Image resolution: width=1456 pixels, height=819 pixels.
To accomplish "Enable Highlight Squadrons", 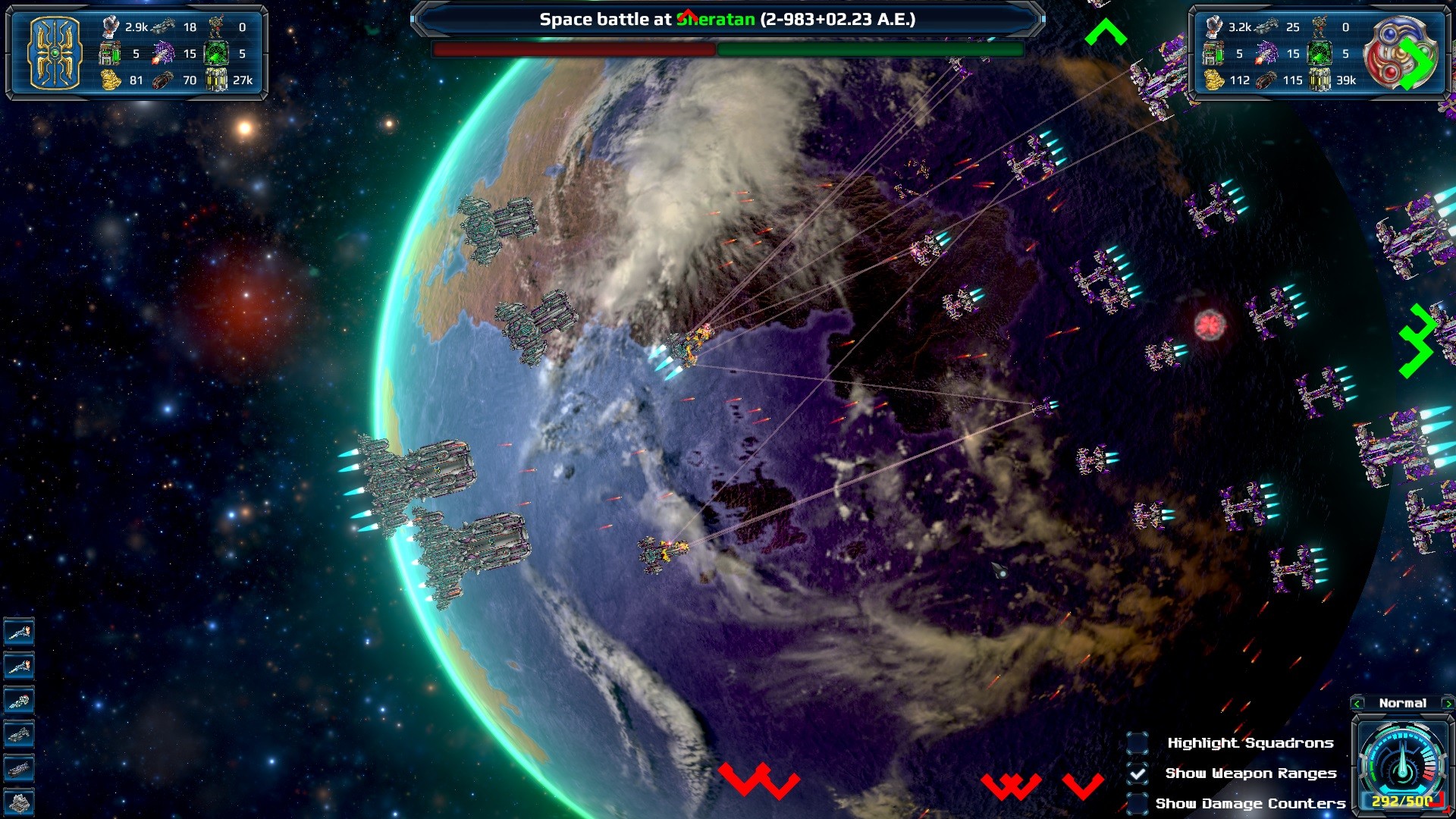I will (1137, 742).
